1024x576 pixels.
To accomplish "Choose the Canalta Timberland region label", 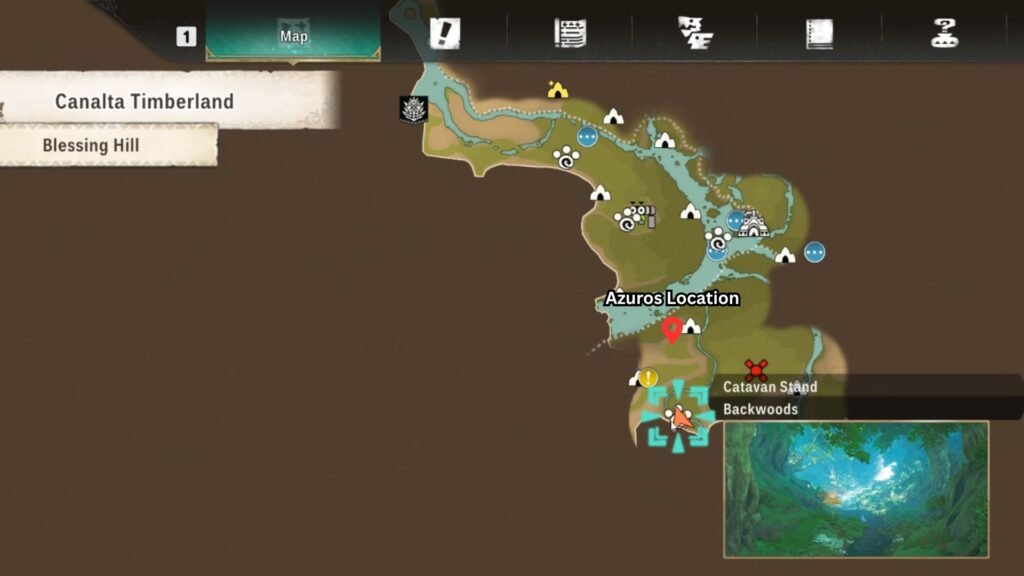I will pyautogui.click(x=145, y=101).
